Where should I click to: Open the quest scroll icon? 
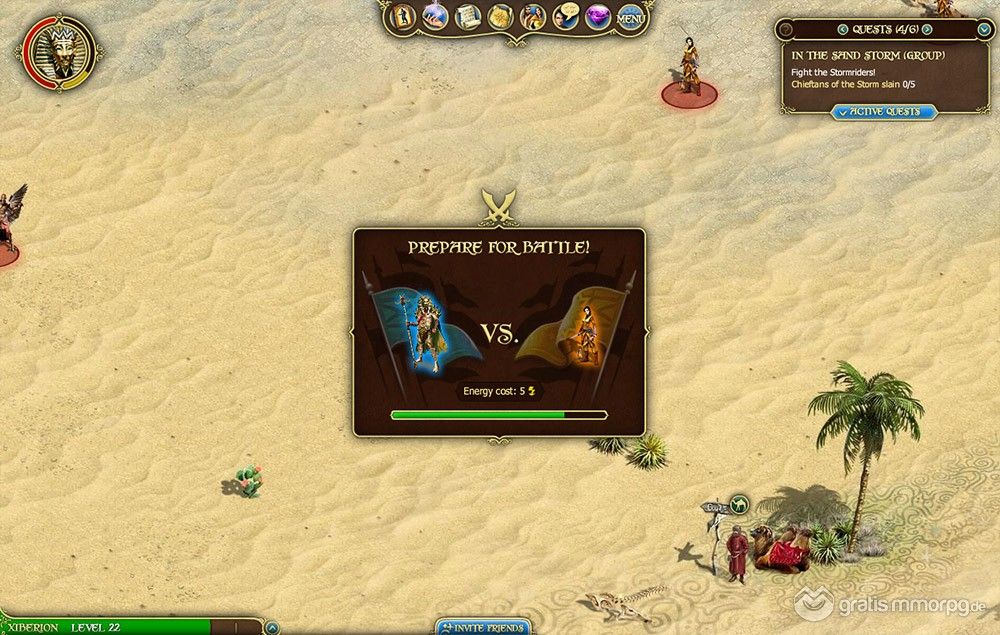click(x=467, y=17)
